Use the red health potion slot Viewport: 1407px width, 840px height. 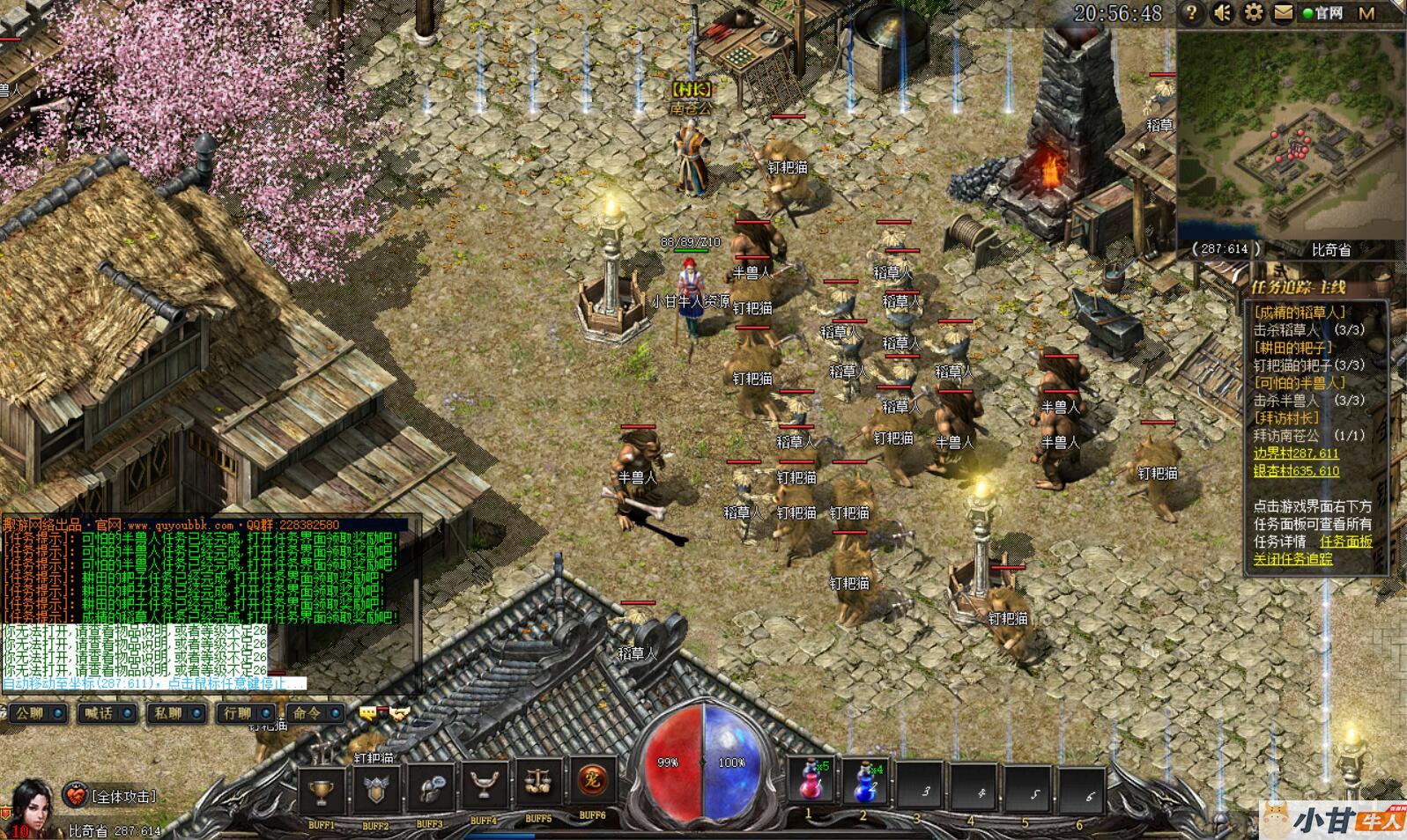click(x=810, y=781)
